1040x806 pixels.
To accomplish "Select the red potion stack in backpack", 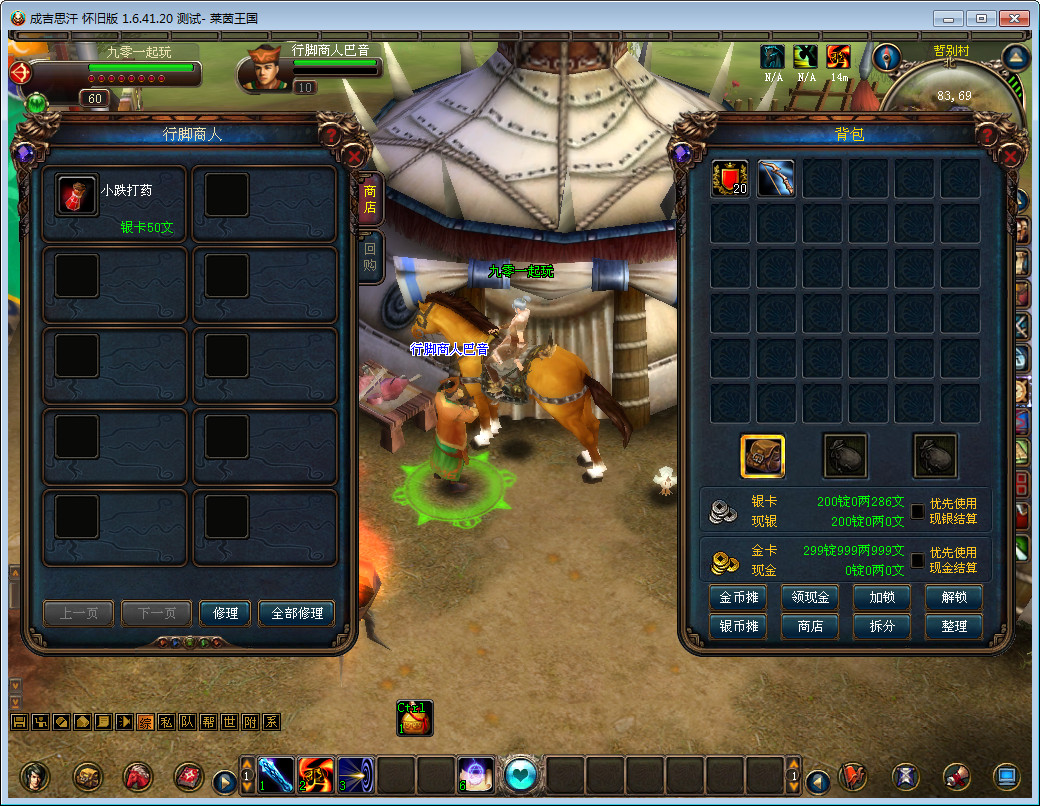I will [x=730, y=179].
